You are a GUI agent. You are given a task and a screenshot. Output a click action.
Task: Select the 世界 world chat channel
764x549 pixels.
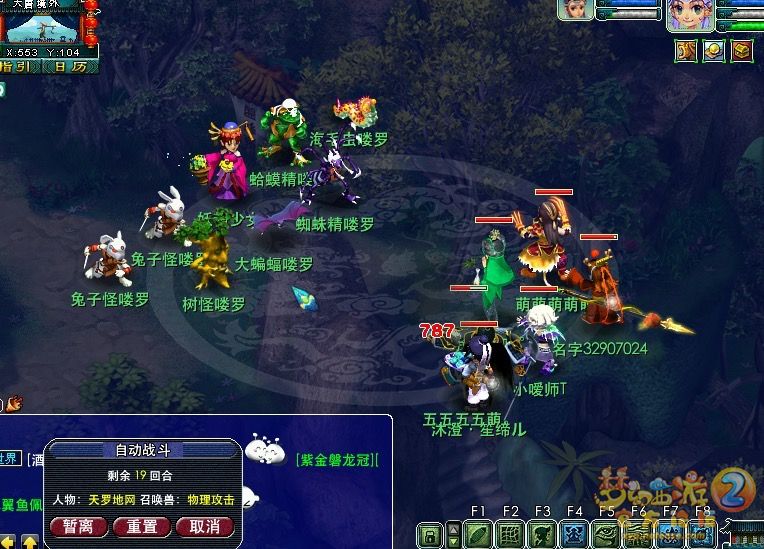[8, 459]
